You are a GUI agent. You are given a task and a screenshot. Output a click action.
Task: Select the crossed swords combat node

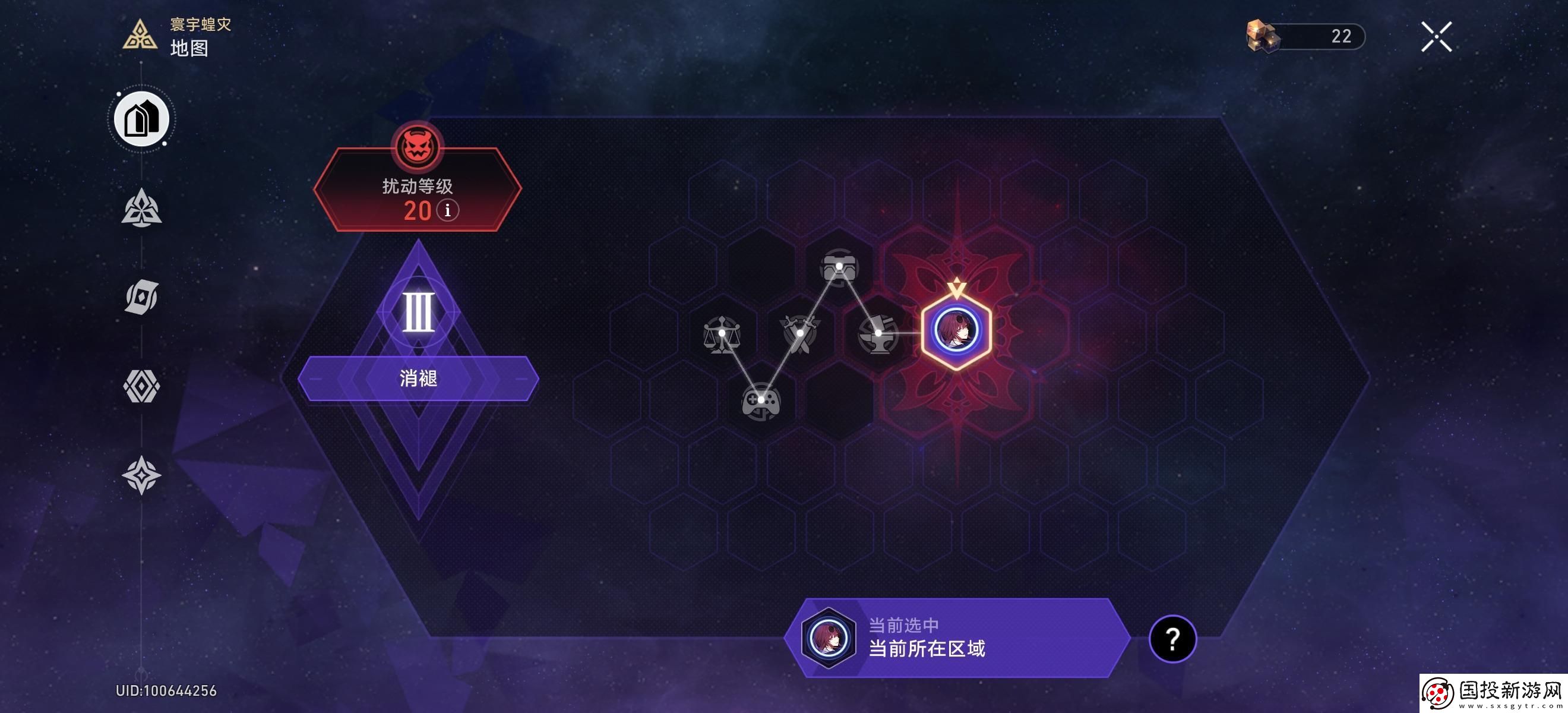click(x=801, y=332)
